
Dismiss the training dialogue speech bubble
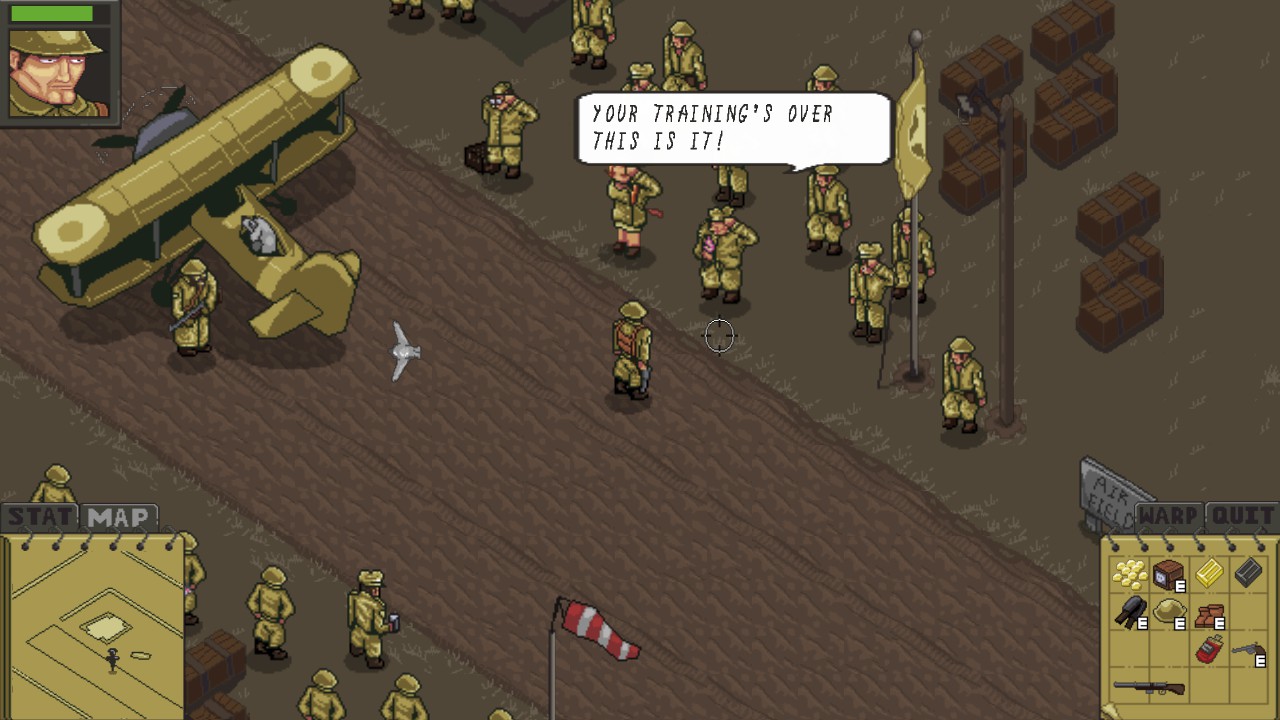click(732, 128)
